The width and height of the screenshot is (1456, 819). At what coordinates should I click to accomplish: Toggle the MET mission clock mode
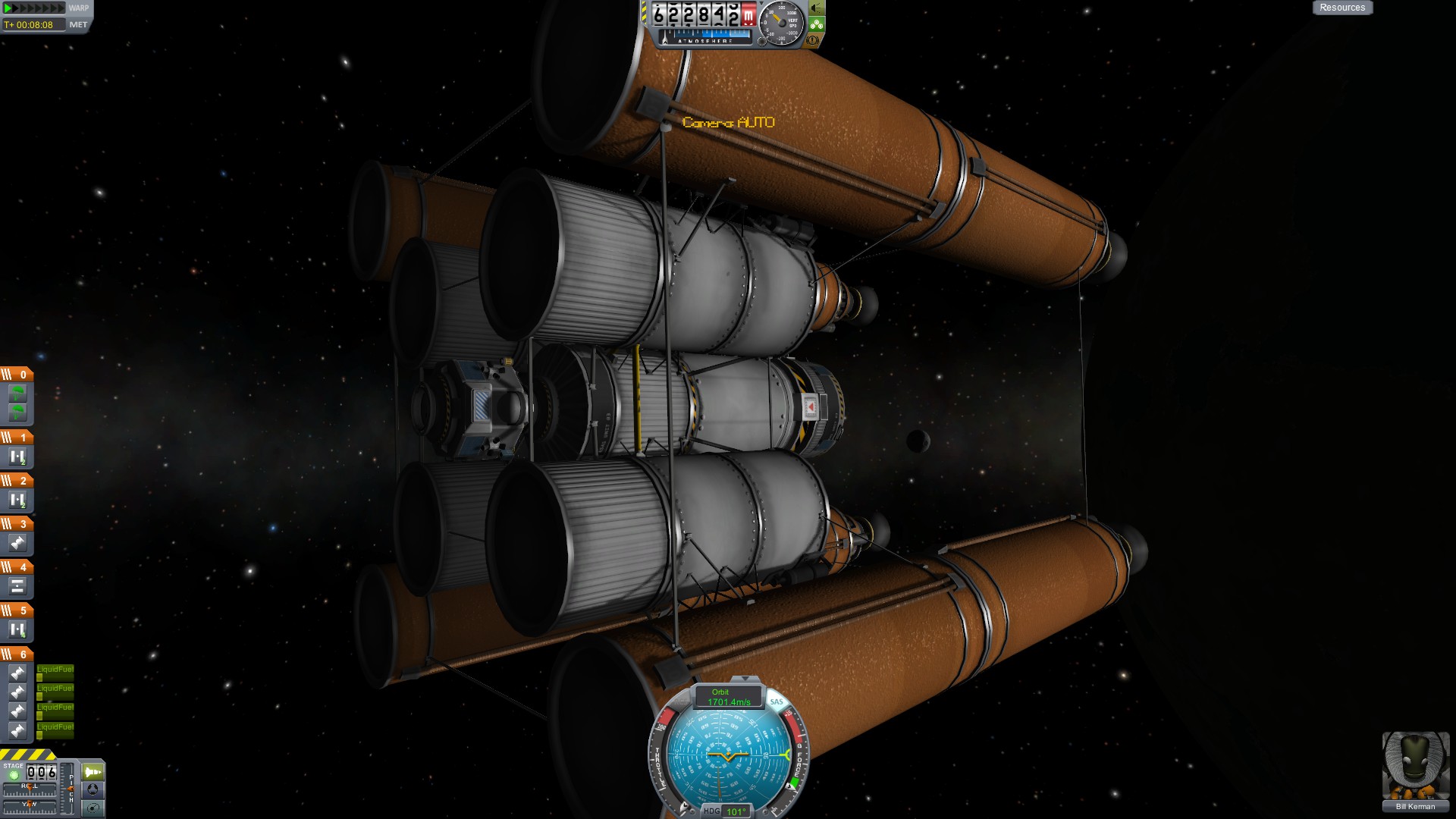[x=78, y=25]
